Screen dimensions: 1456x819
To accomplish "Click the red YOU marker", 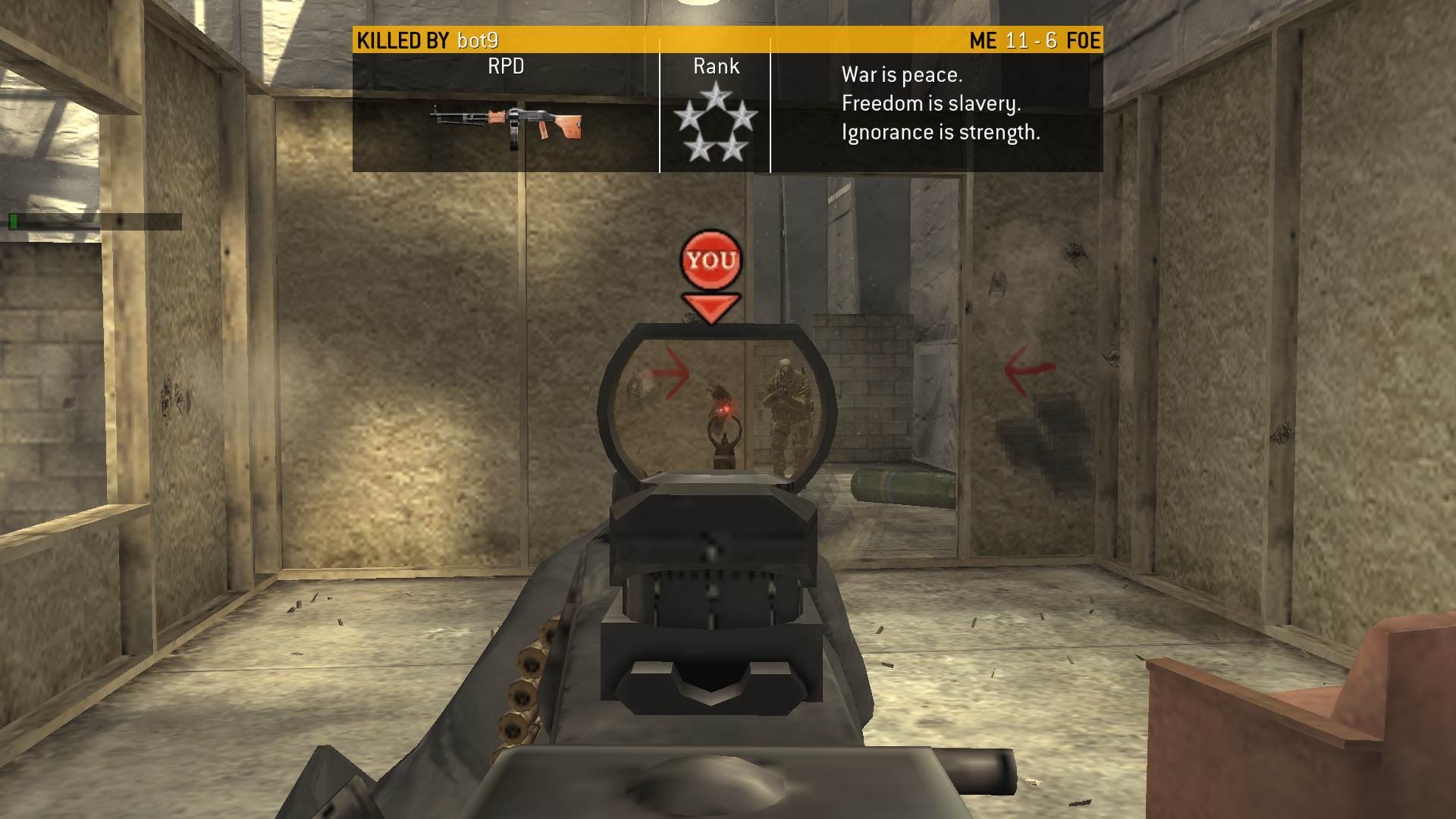I will click(711, 262).
